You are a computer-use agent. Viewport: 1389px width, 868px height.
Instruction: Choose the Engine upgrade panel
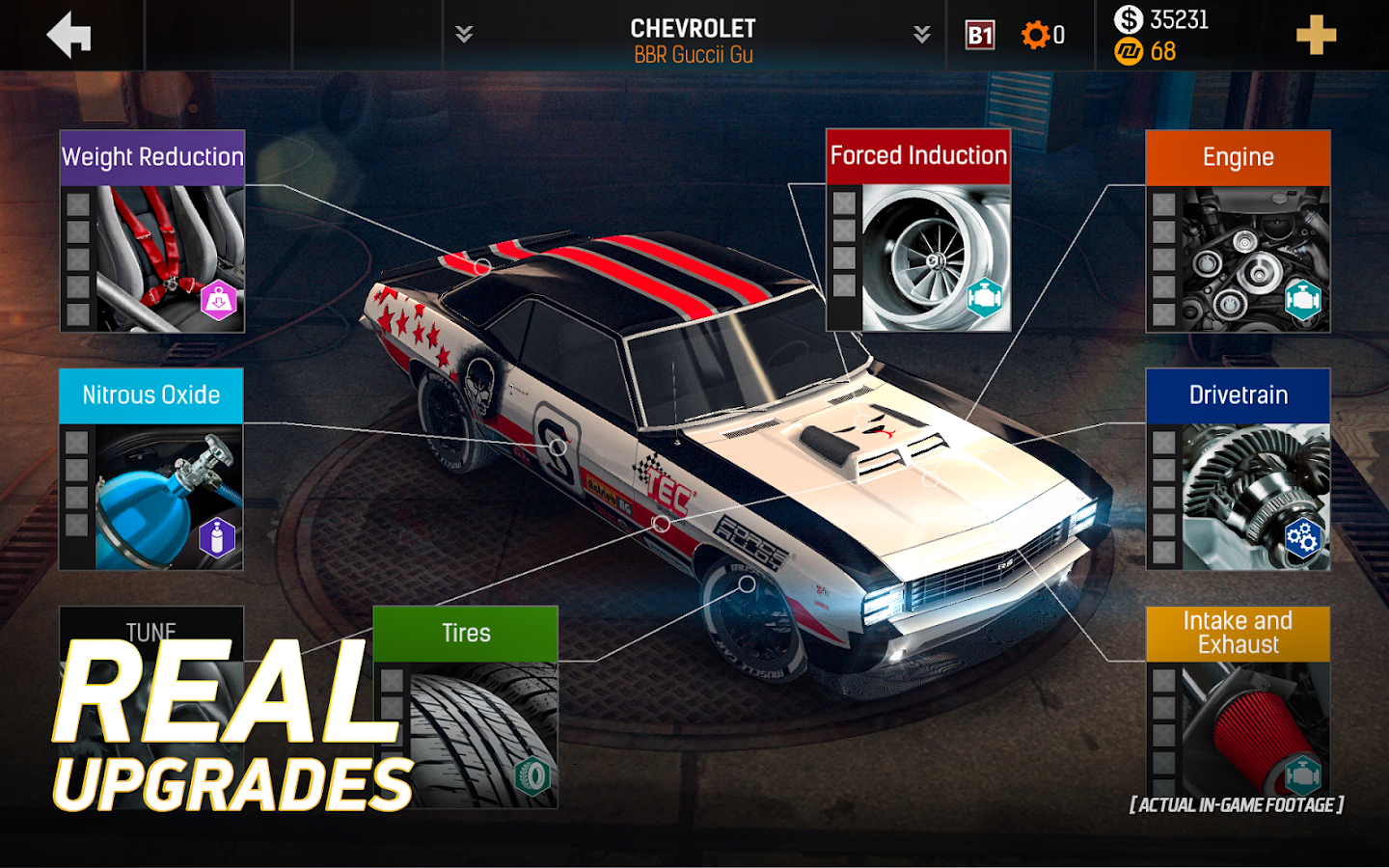[1238, 232]
